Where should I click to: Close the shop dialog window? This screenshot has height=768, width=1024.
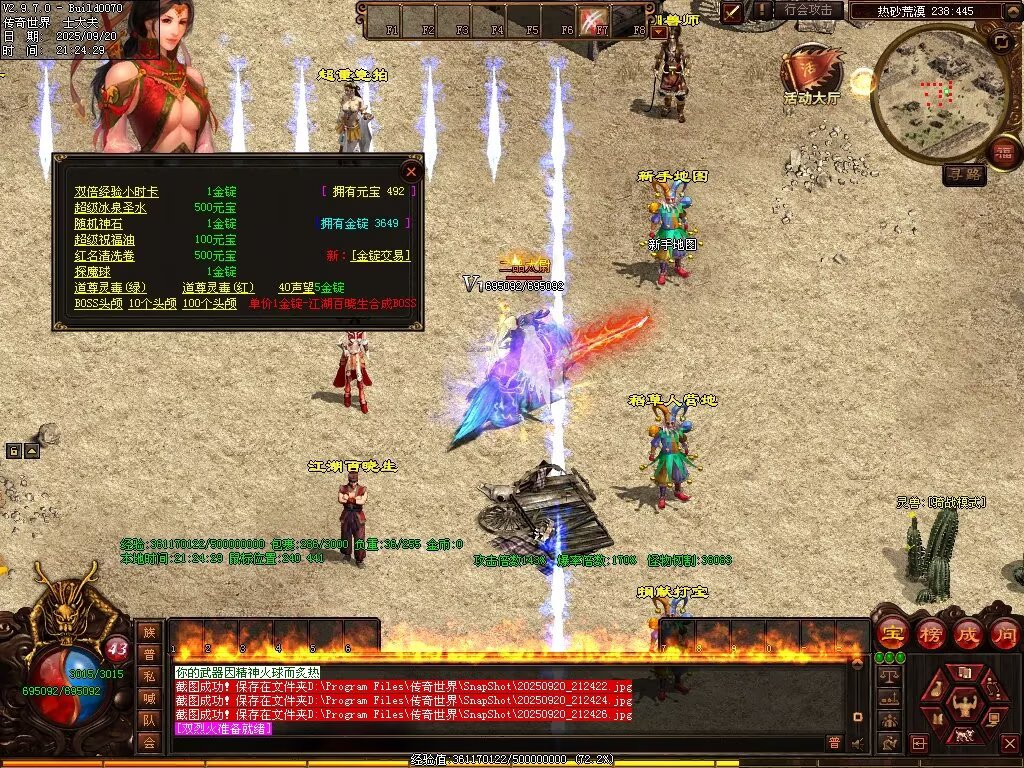click(x=411, y=171)
